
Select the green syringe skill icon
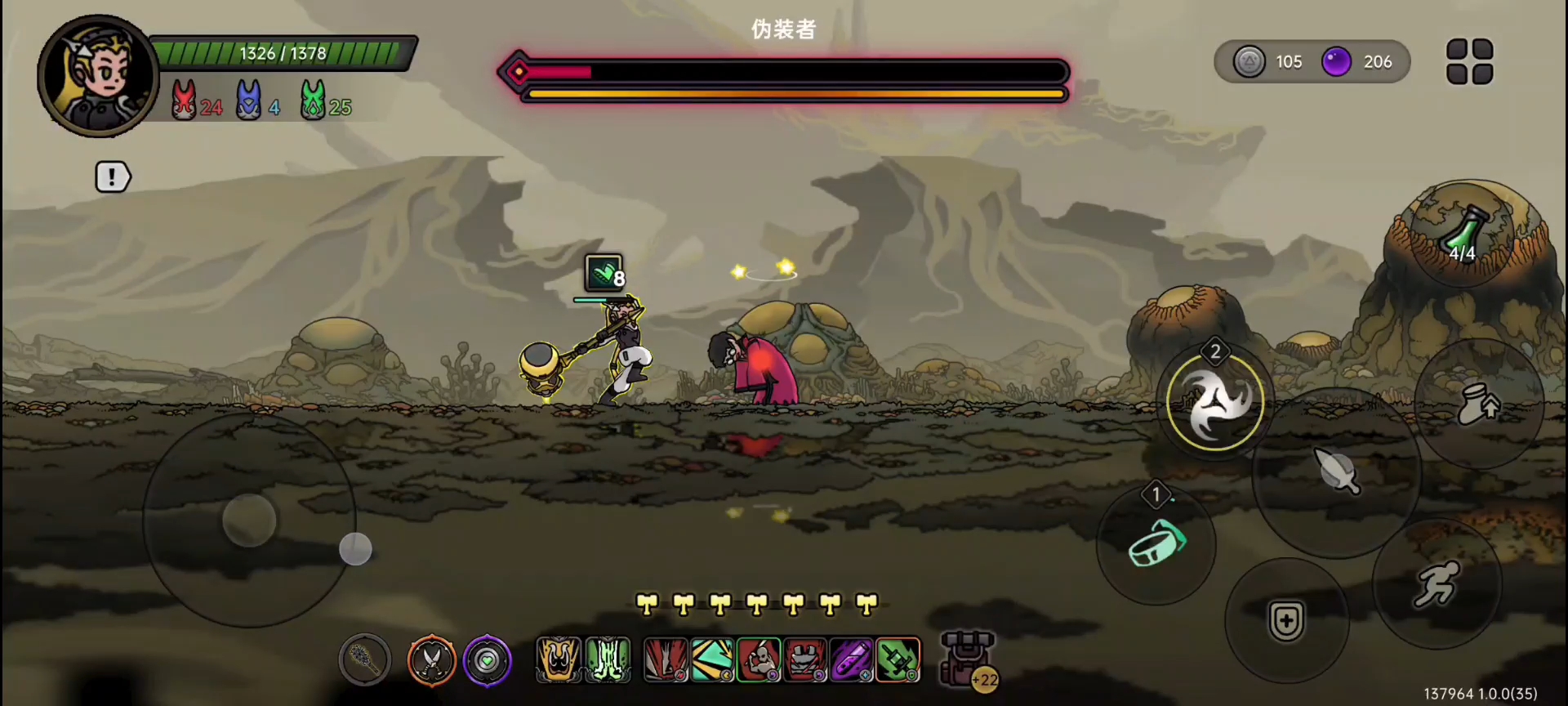[898, 659]
